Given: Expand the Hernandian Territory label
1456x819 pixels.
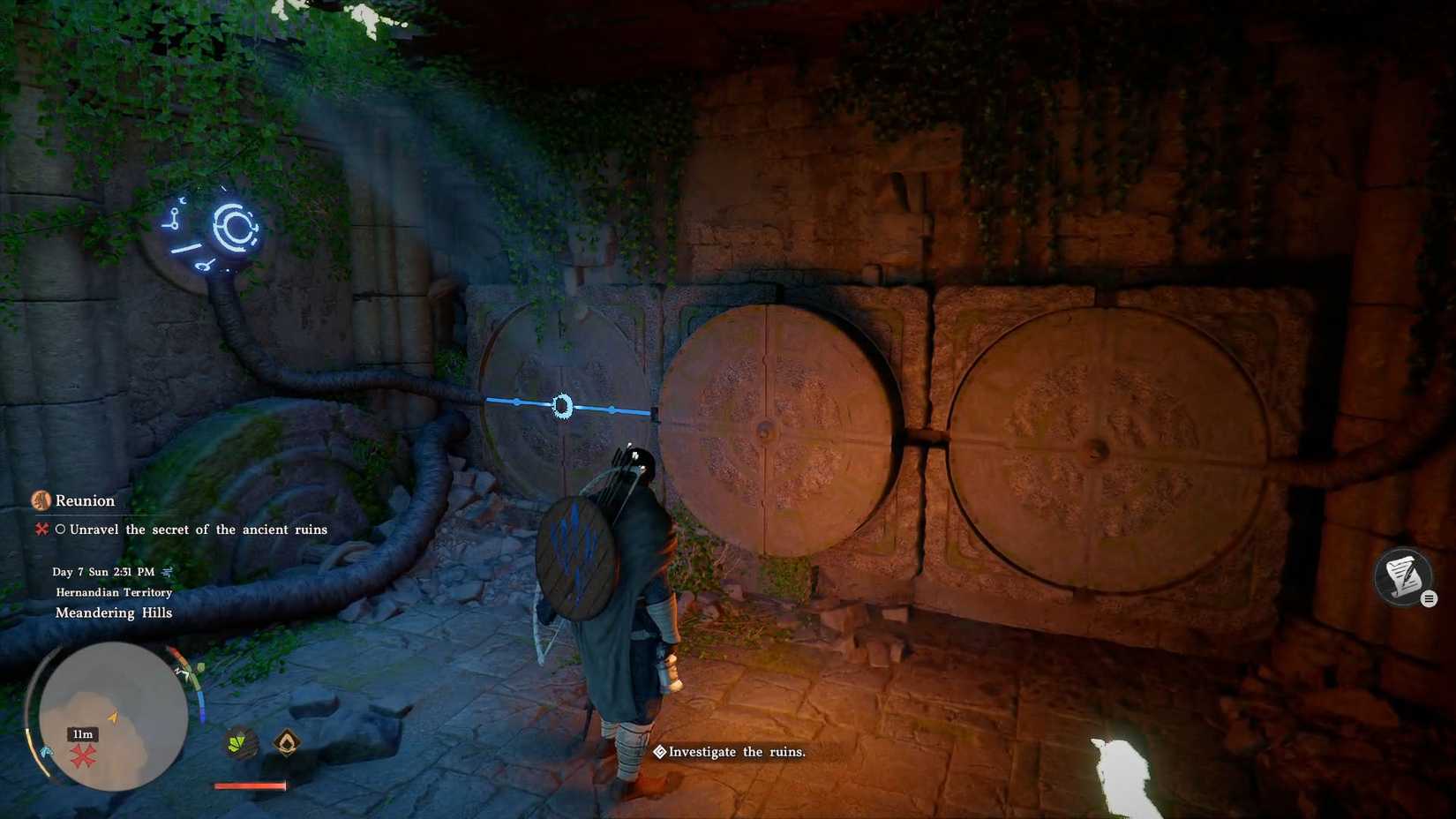Looking at the screenshot, I should pyautogui.click(x=113, y=591).
